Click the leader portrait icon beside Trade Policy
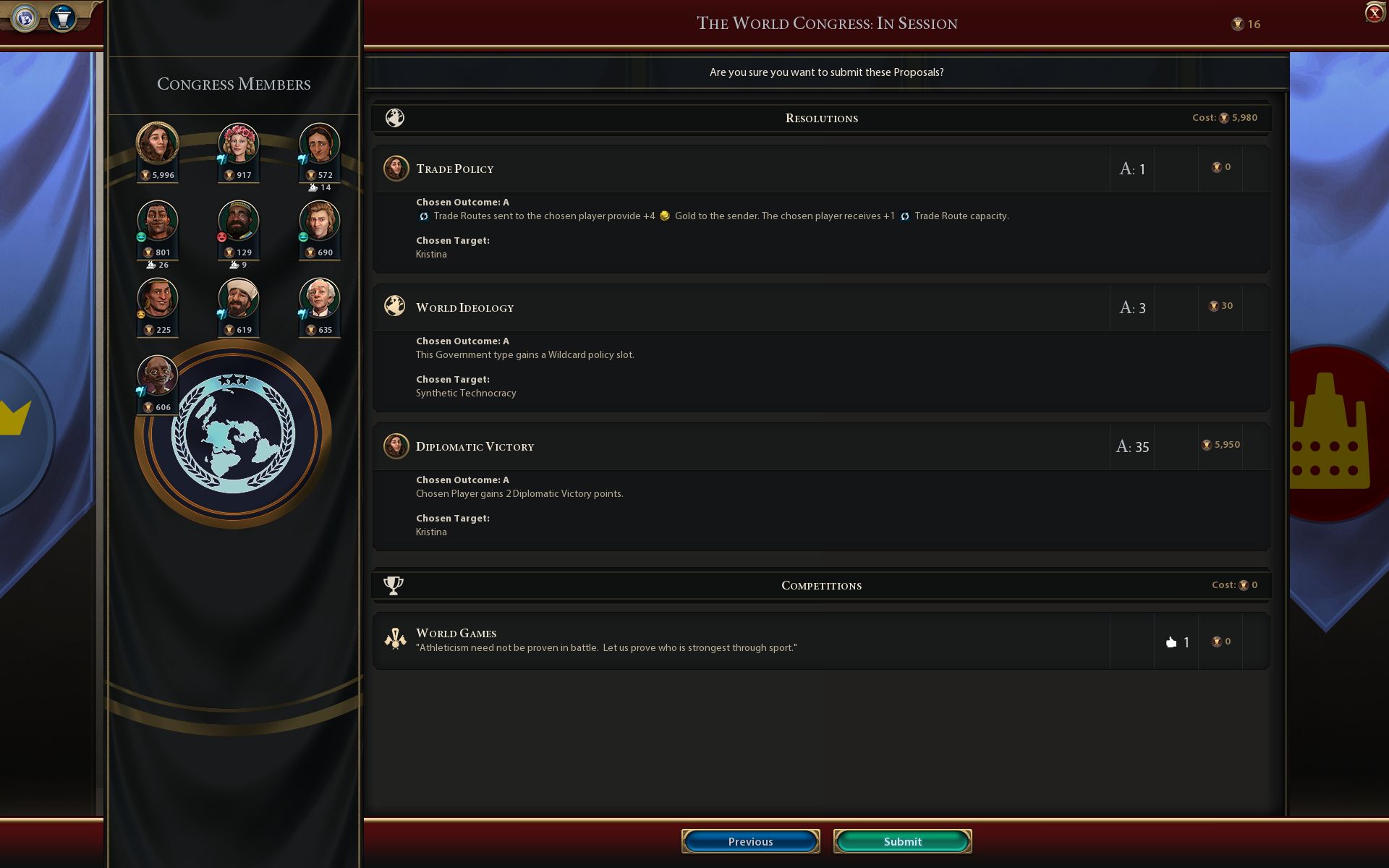 396,168
